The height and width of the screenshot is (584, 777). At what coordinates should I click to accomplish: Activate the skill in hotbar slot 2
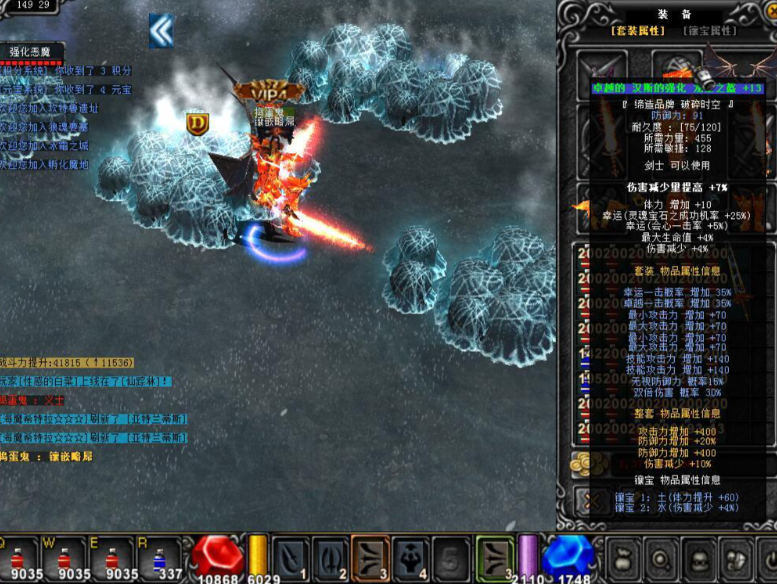pos(330,556)
